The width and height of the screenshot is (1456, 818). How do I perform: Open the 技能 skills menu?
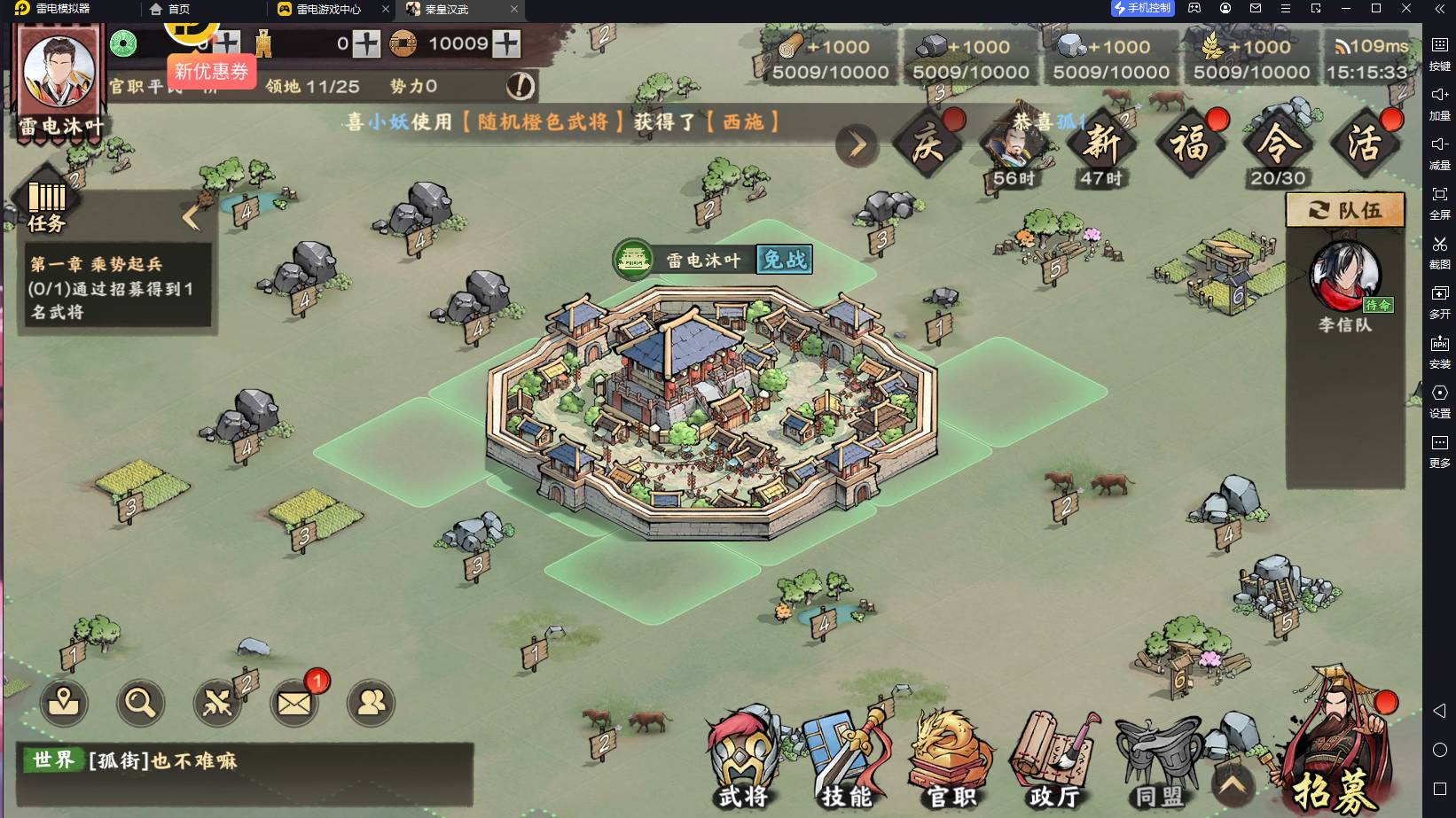[846, 759]
